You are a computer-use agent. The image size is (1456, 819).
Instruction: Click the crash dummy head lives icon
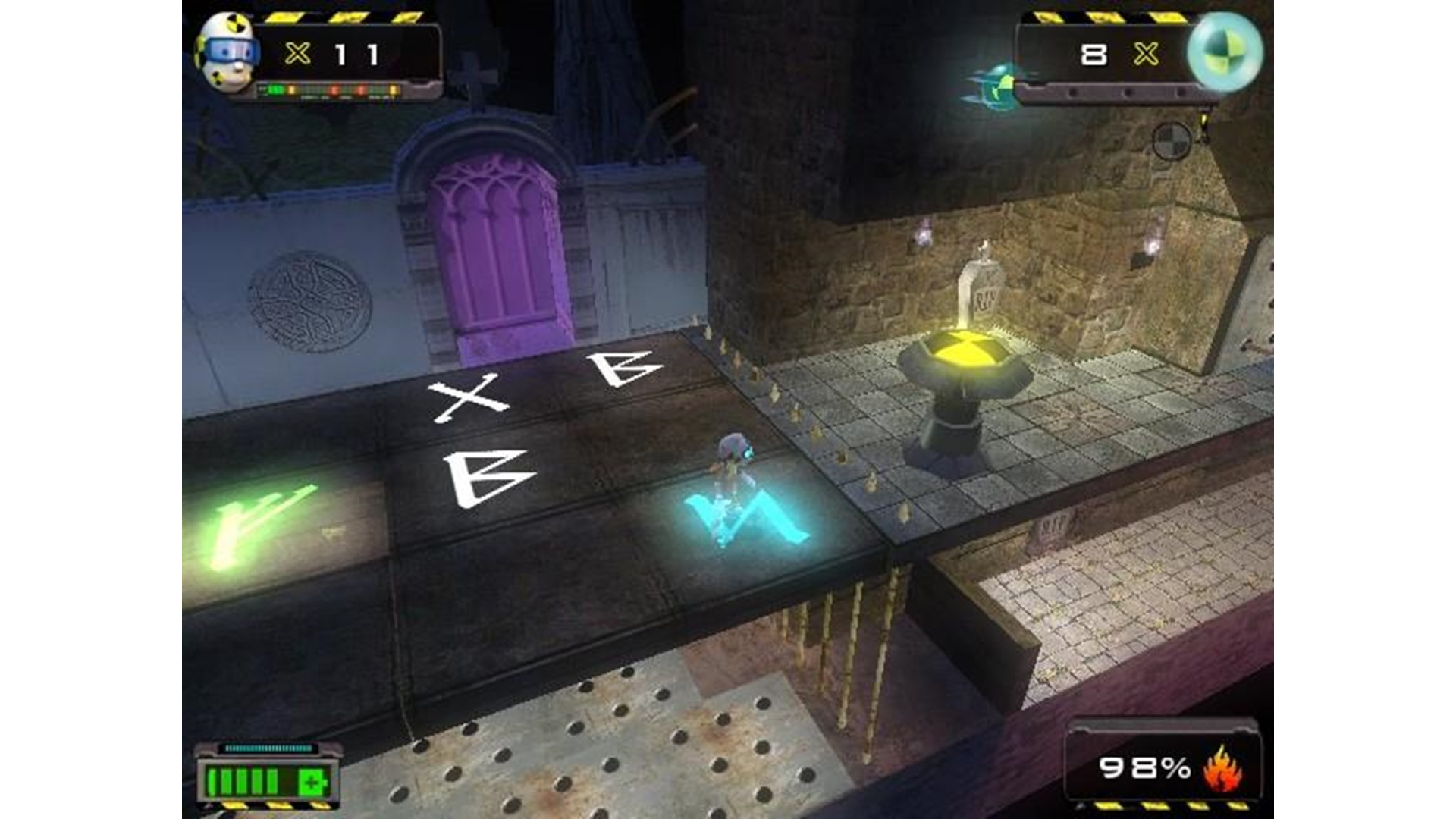[x=226, y=52]
